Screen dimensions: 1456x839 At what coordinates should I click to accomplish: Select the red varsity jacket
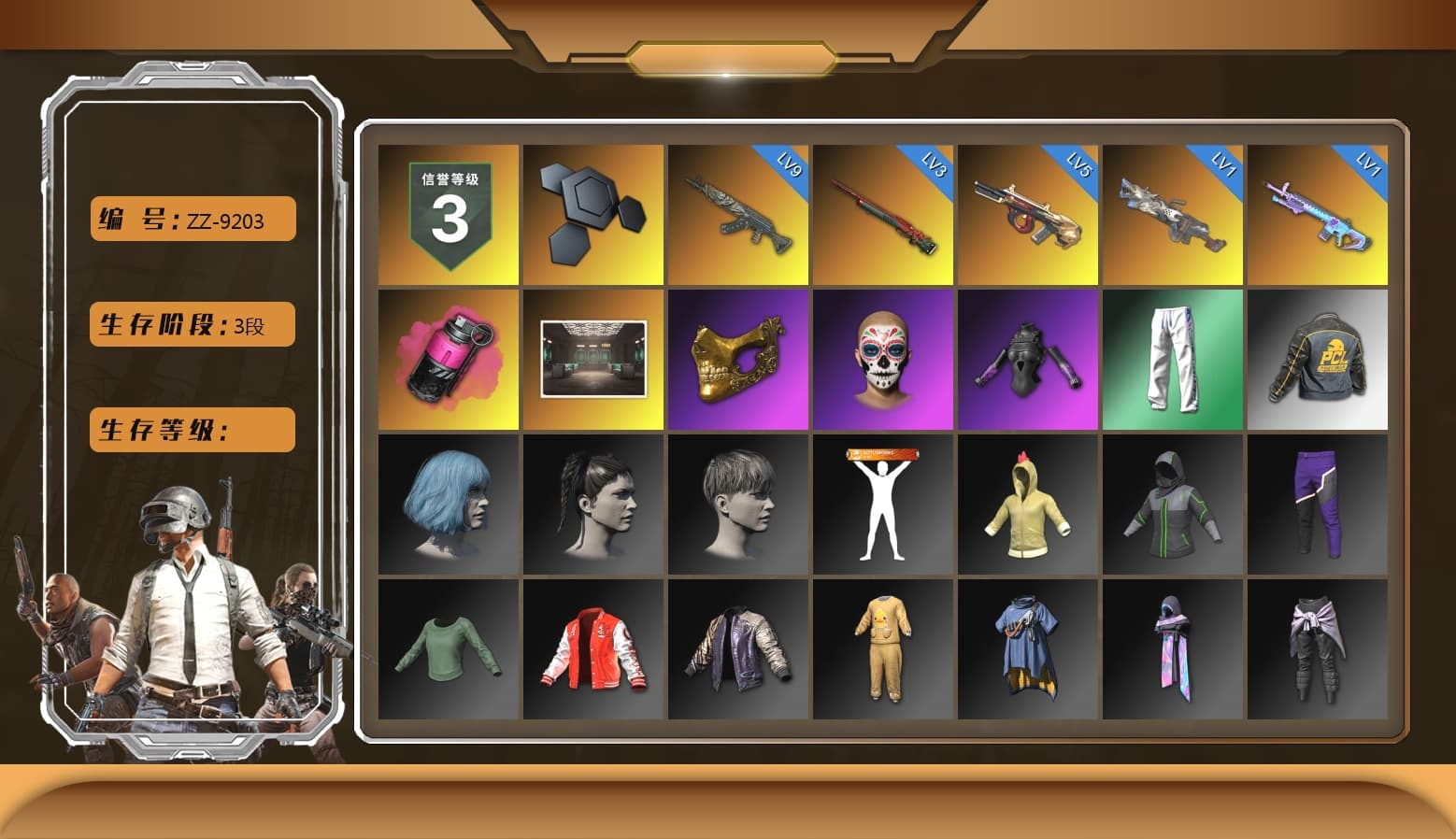[x=592, y=649]
